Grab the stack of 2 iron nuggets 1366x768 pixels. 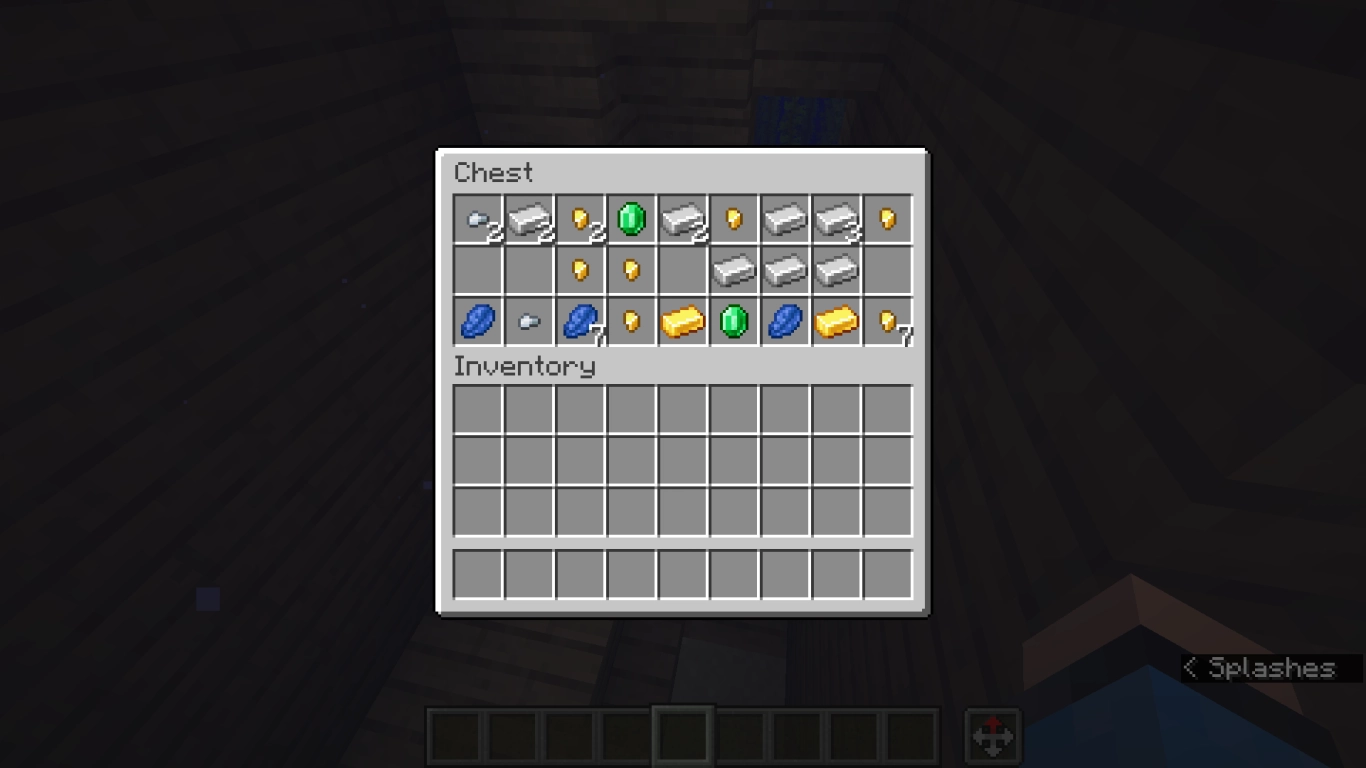pos(477,220)
